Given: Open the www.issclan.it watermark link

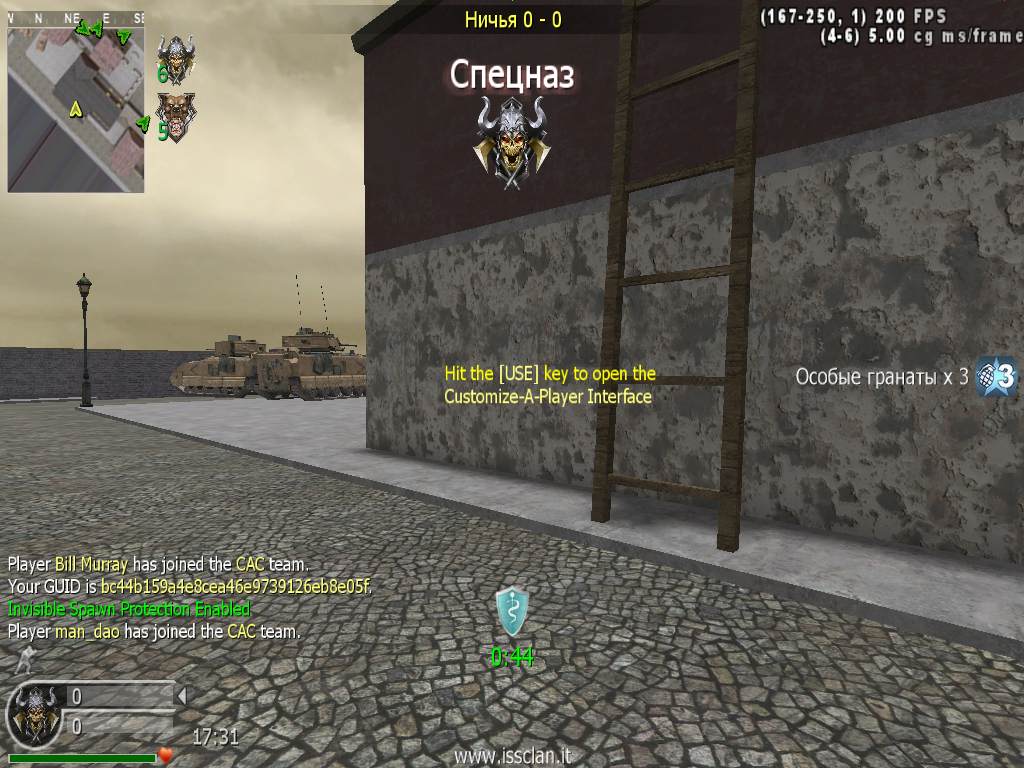Looking at the screenshot, I should (x=512, y=757).
